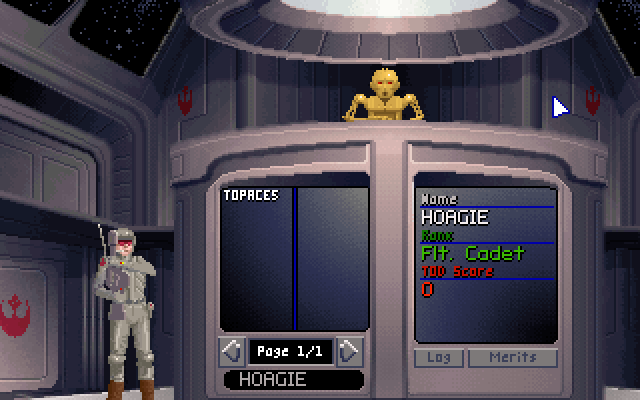Select the HOAGIE pilot name field below the roster
The image size is (640, 400).
(x=293, y=380)
